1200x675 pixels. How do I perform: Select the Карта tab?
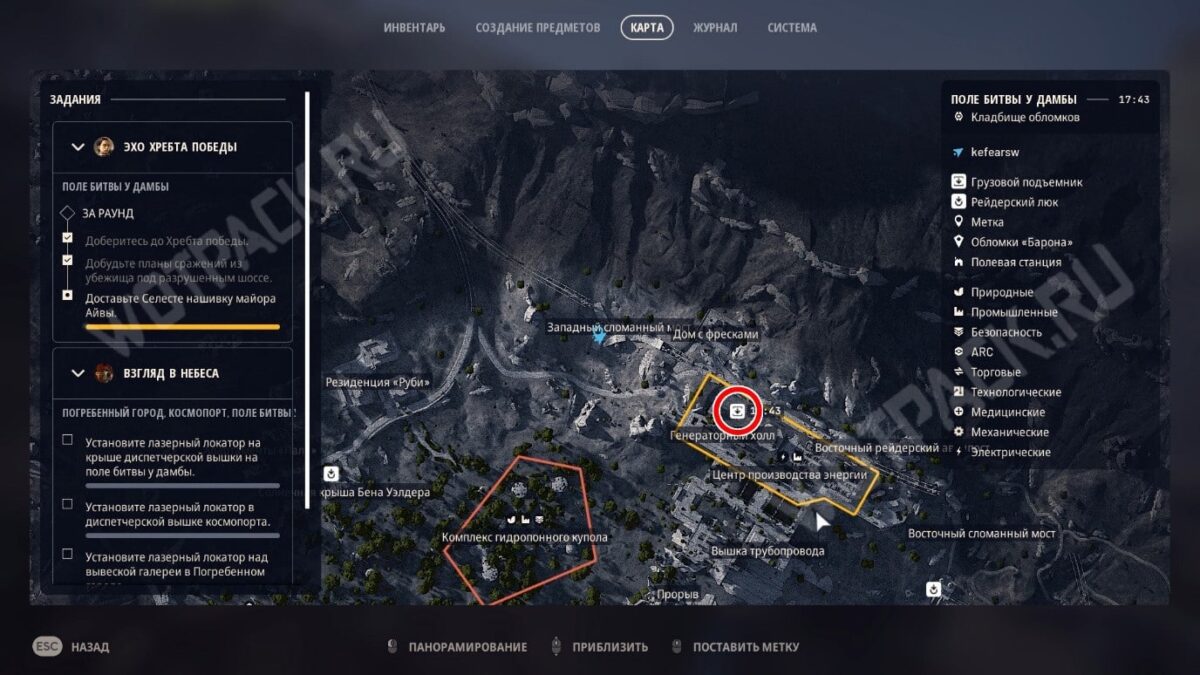coord(647,28)
